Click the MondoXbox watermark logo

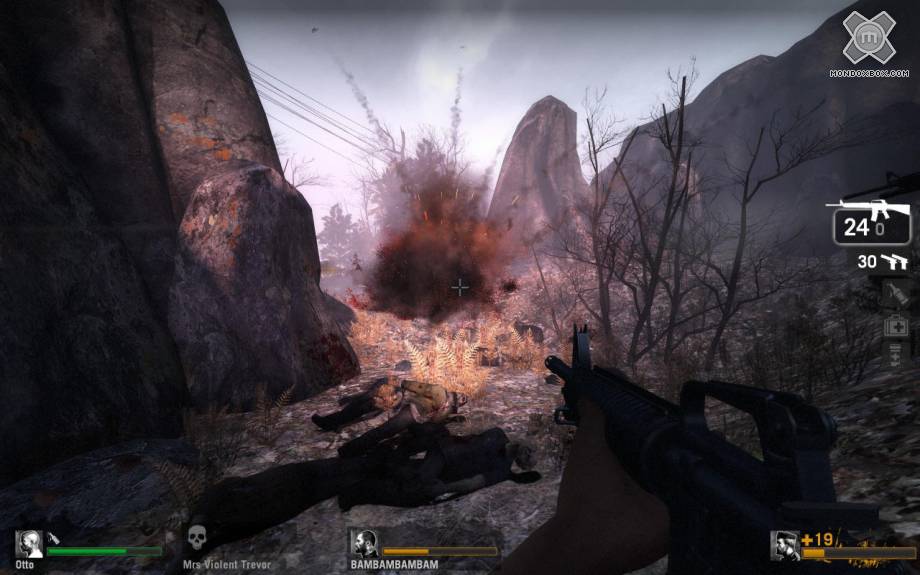(868, 38)
